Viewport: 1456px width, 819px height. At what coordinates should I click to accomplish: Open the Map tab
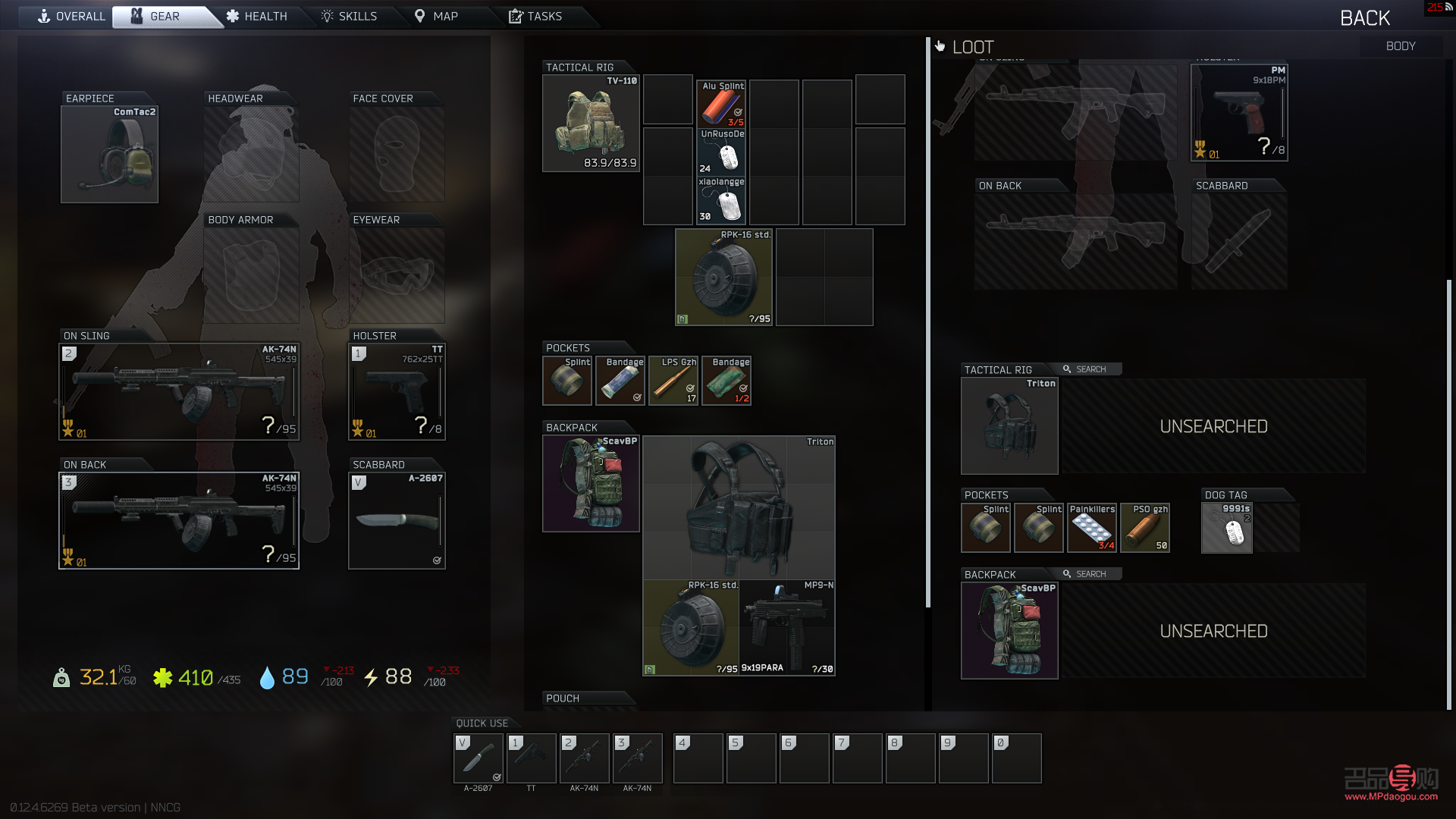pyautogui.click(x=436, y=17)
